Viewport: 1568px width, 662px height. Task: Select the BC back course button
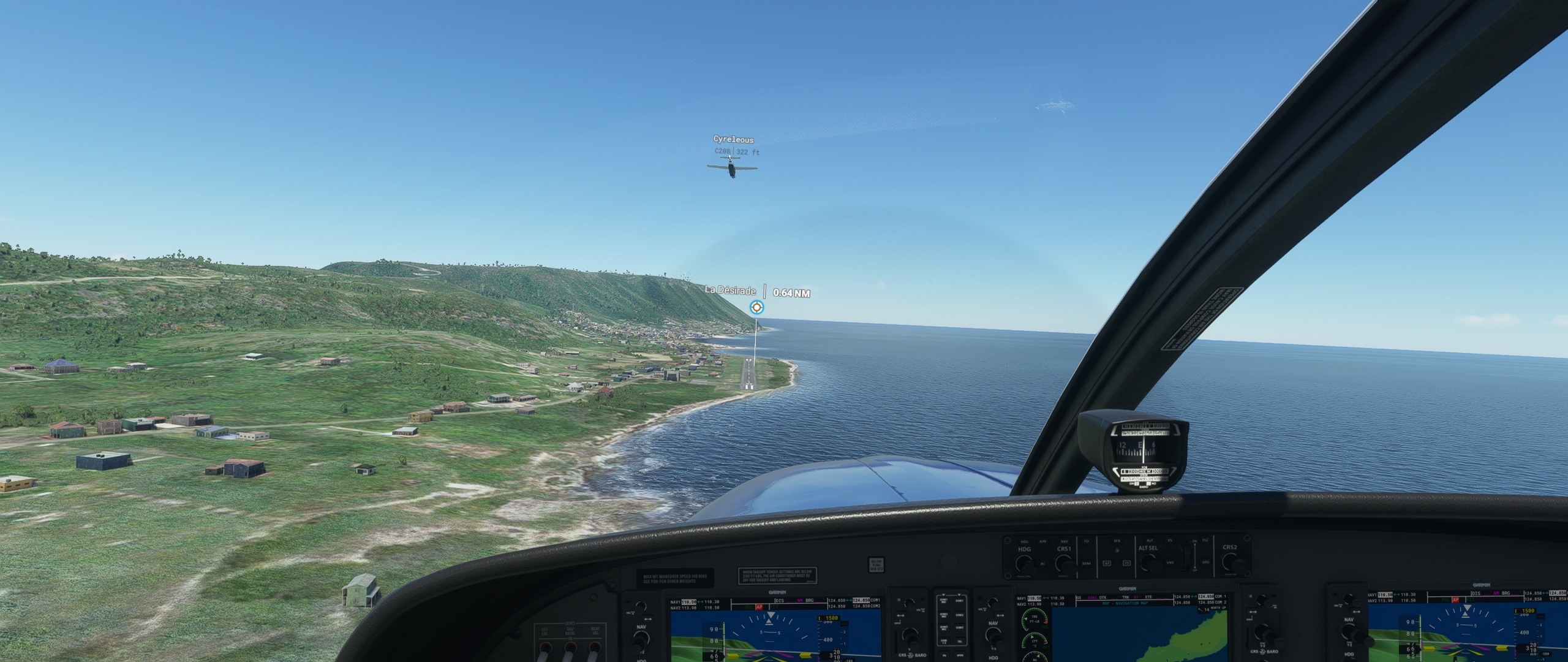pos(1042,563)
